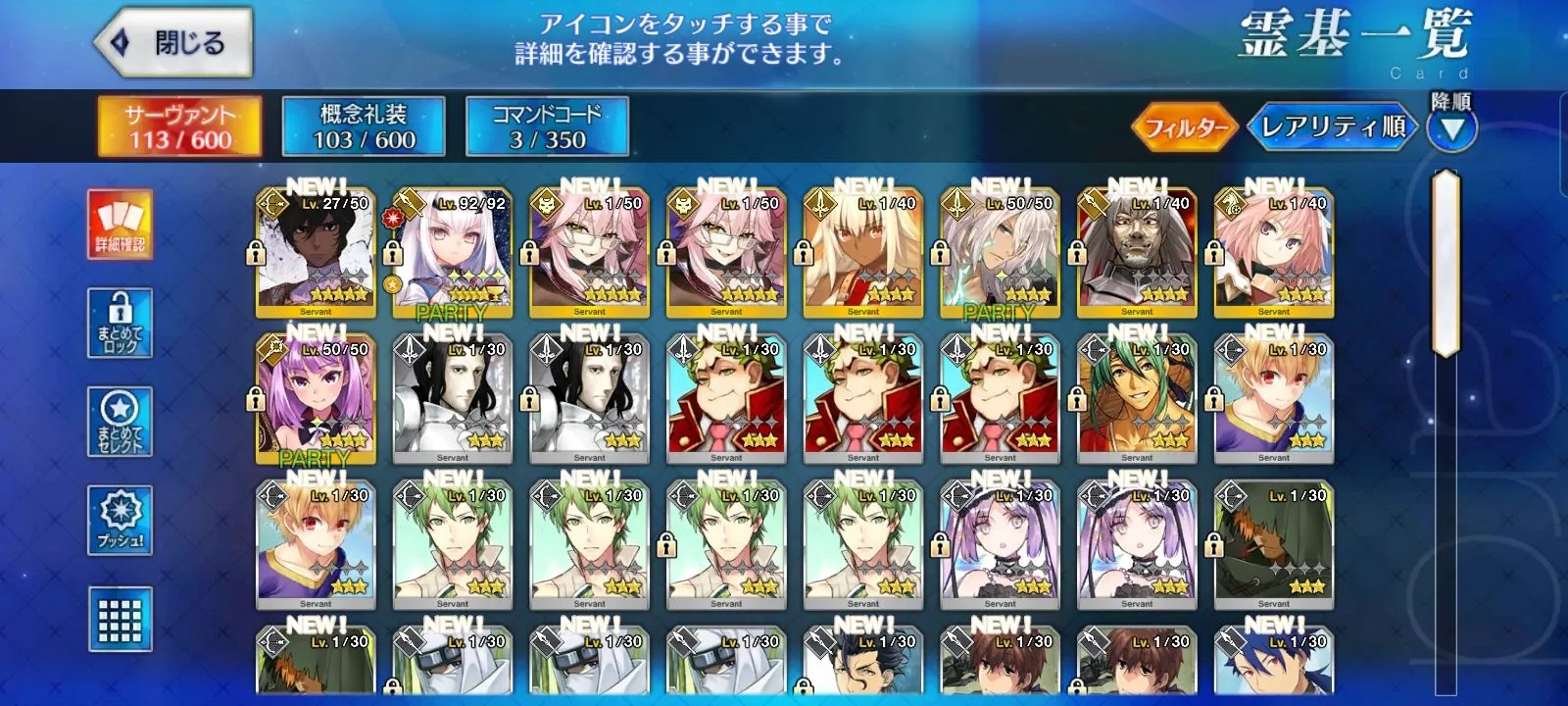Select the Lv. 27/50 dark-skinned archer card

tap(316, 255)
